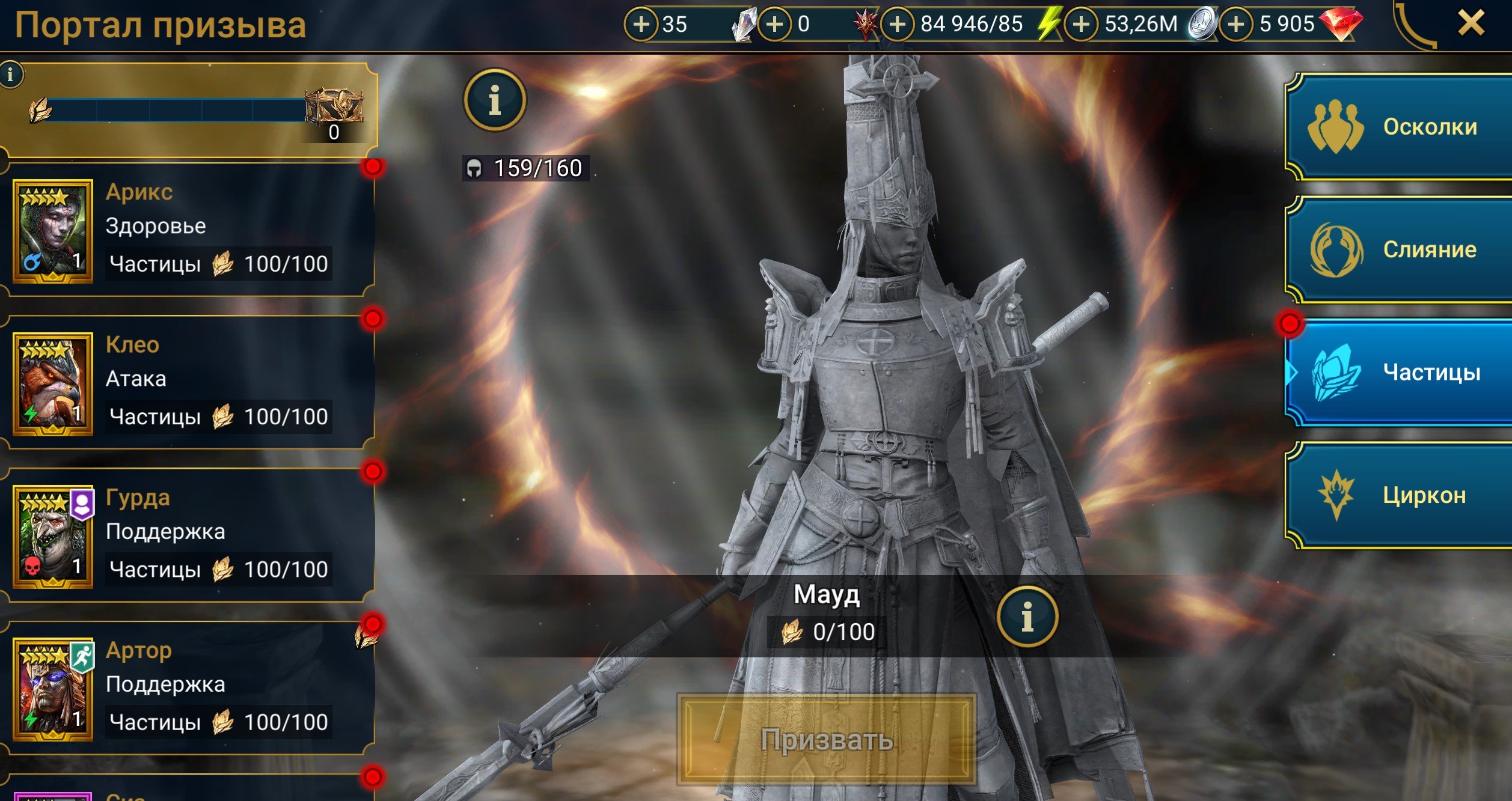Open the portal info button above champion count
Image resolution: width=1512 pixels, height=801 pixels.
[x=494, y=100]
